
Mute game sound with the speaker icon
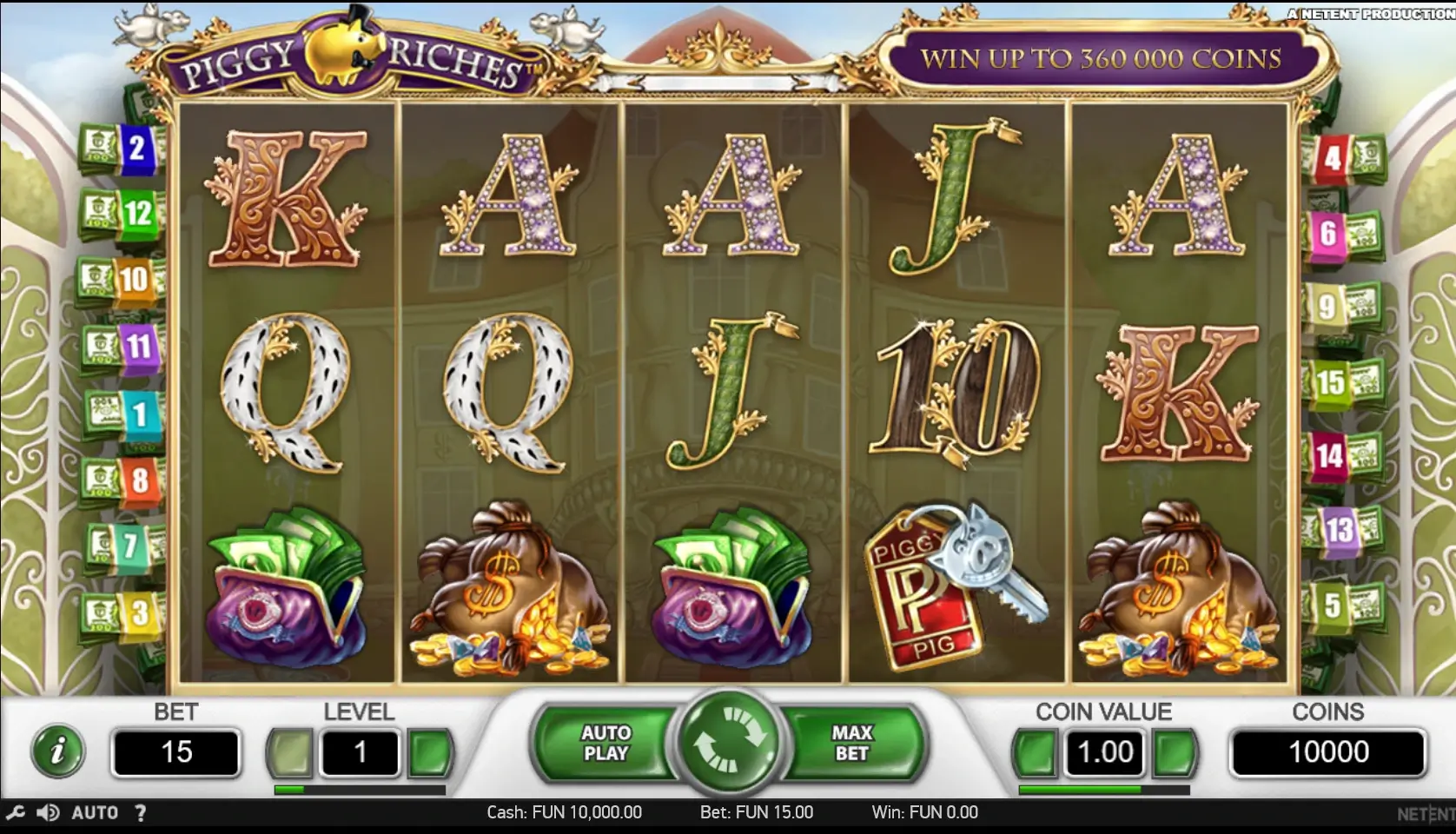(50, 812)
